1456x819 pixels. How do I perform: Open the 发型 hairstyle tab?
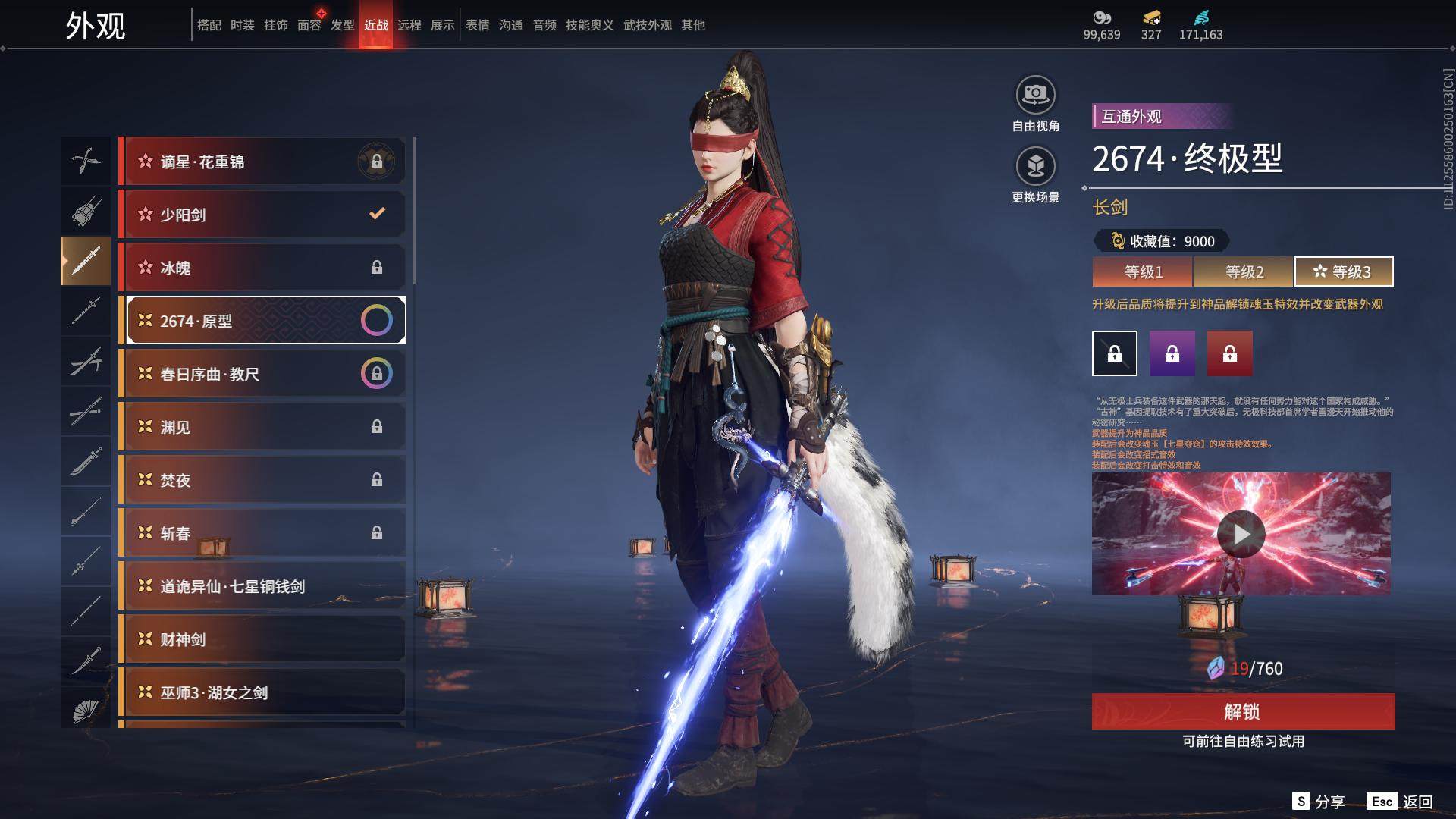[343, 25]
